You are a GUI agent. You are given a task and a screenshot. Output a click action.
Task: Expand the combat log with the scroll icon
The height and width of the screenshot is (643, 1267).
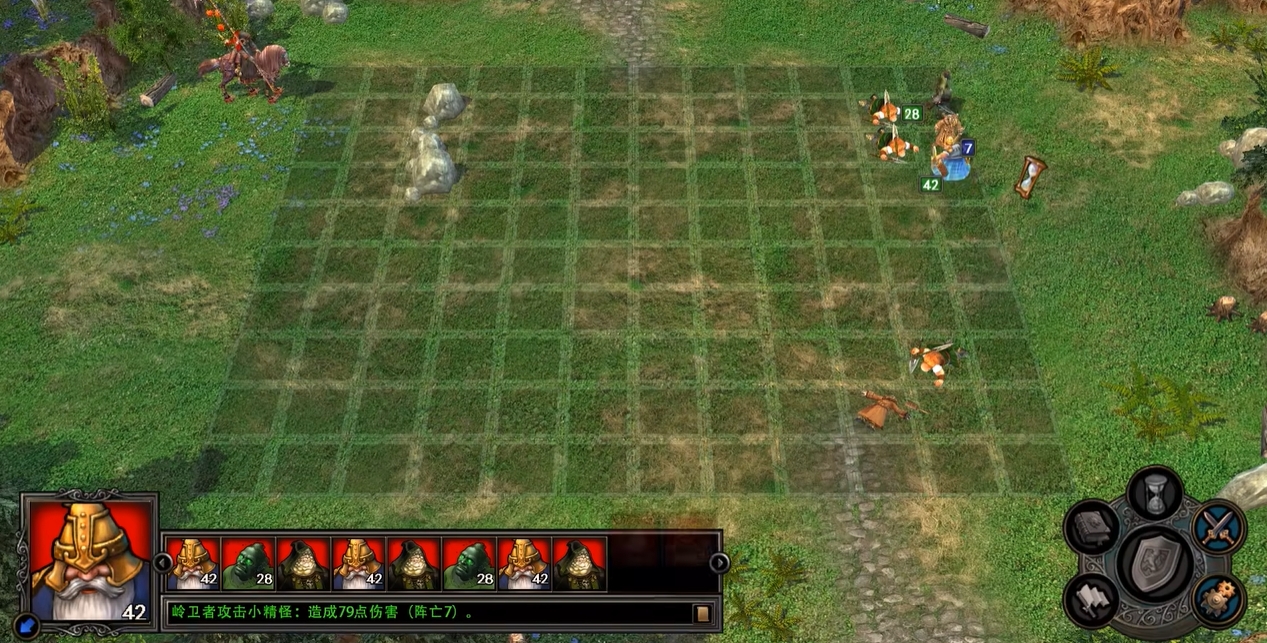[x=703, y=612]
